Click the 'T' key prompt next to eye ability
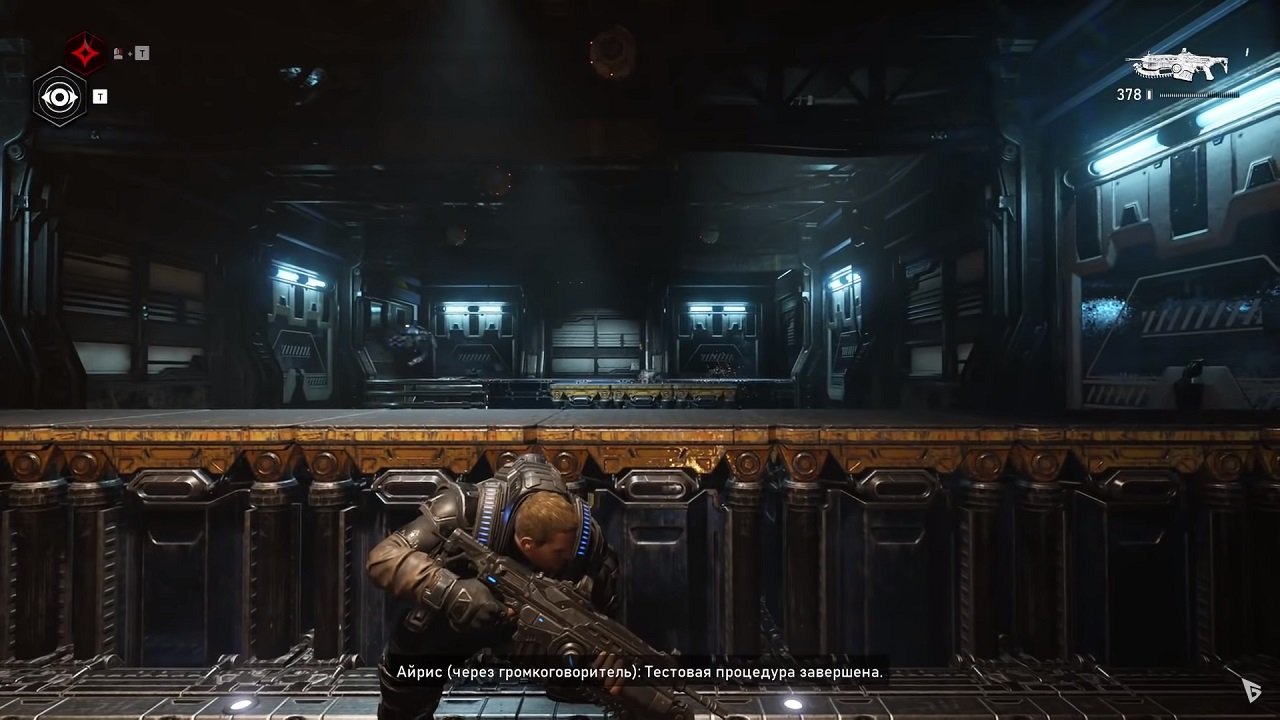The image size is (1280, 720). [99, 96]
